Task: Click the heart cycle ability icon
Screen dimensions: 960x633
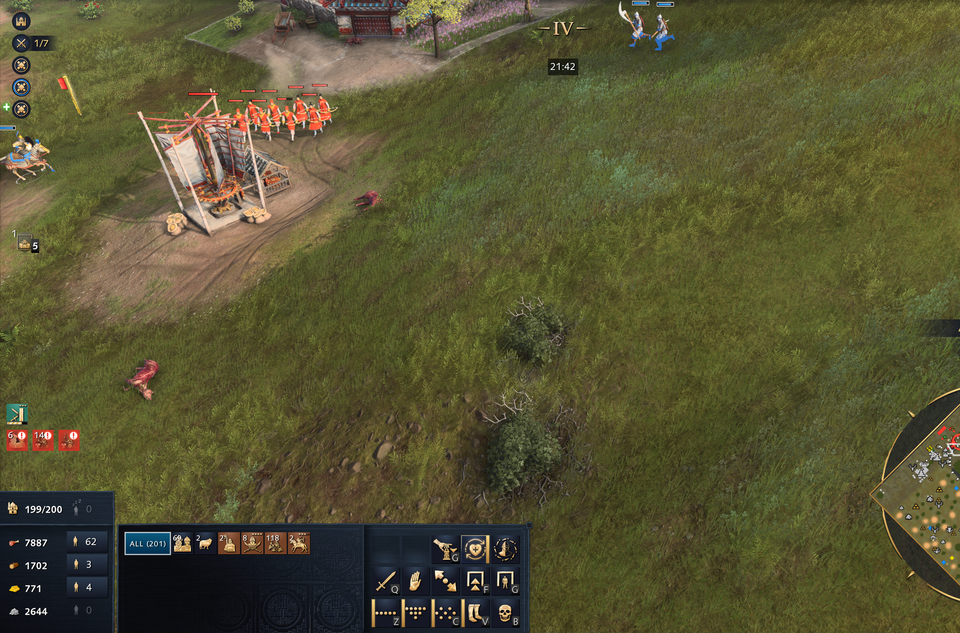Action: (475, 549)
